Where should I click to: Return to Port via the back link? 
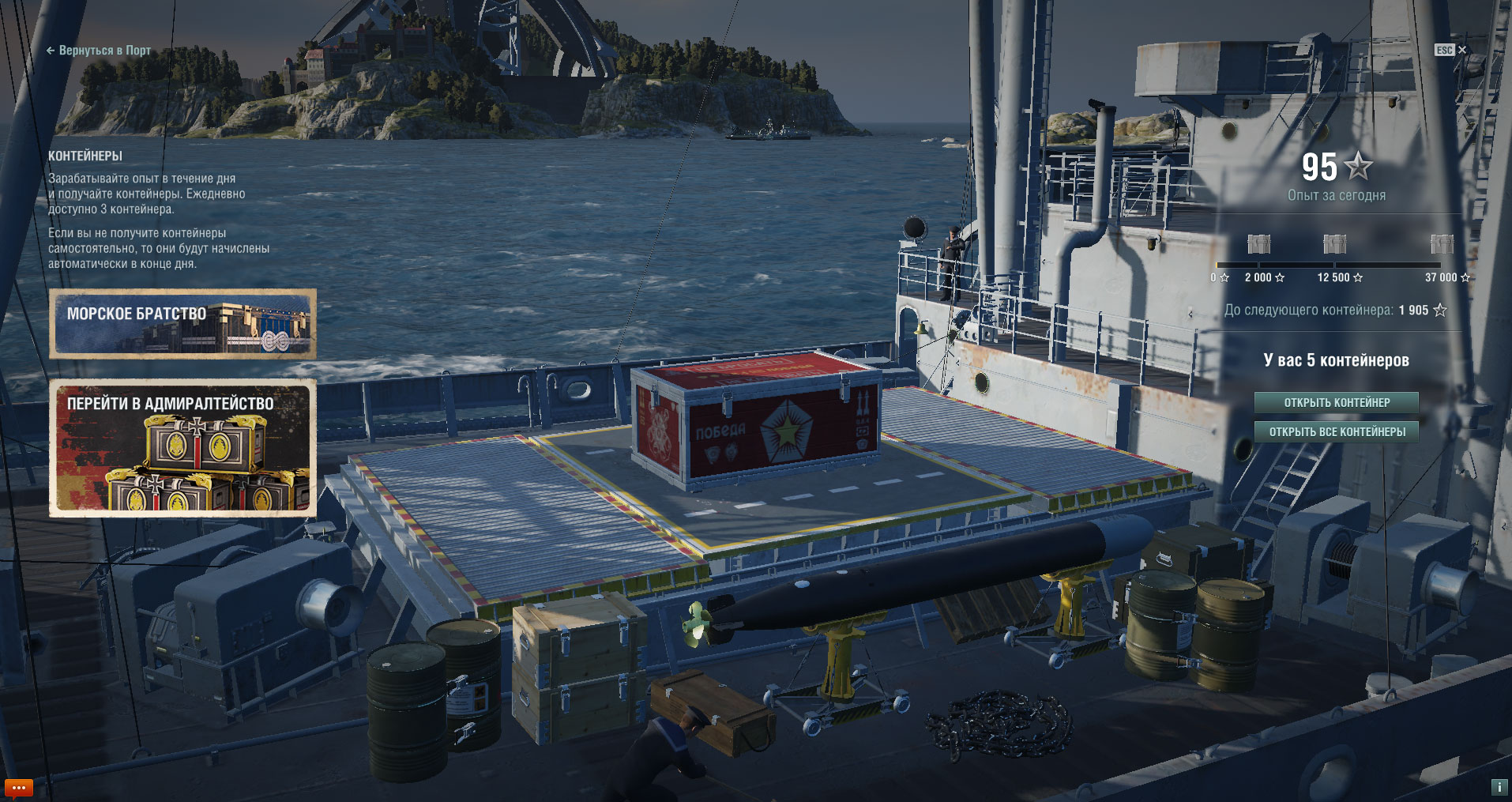[99, 51]
